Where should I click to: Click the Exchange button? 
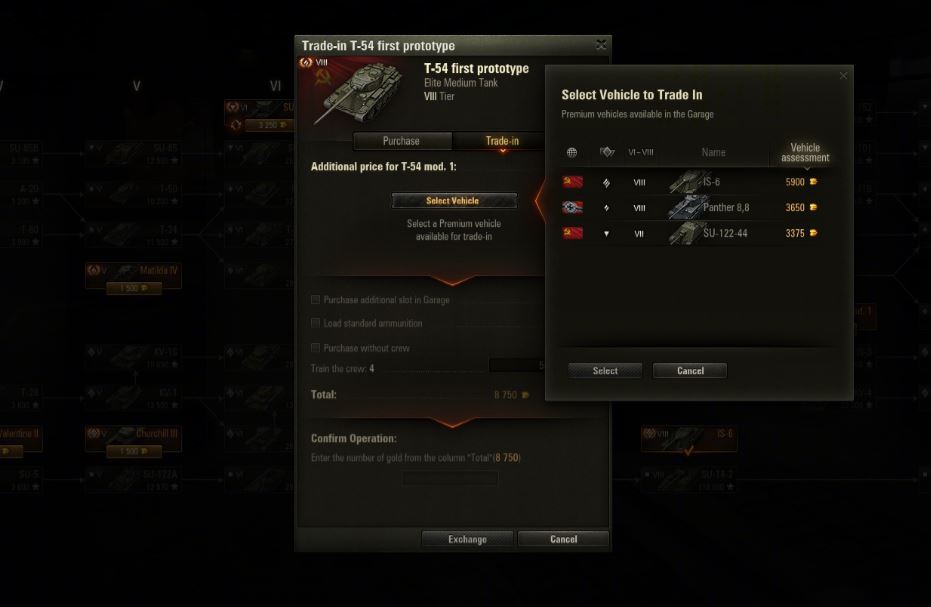pyautogui.click(x=467, y=539)
